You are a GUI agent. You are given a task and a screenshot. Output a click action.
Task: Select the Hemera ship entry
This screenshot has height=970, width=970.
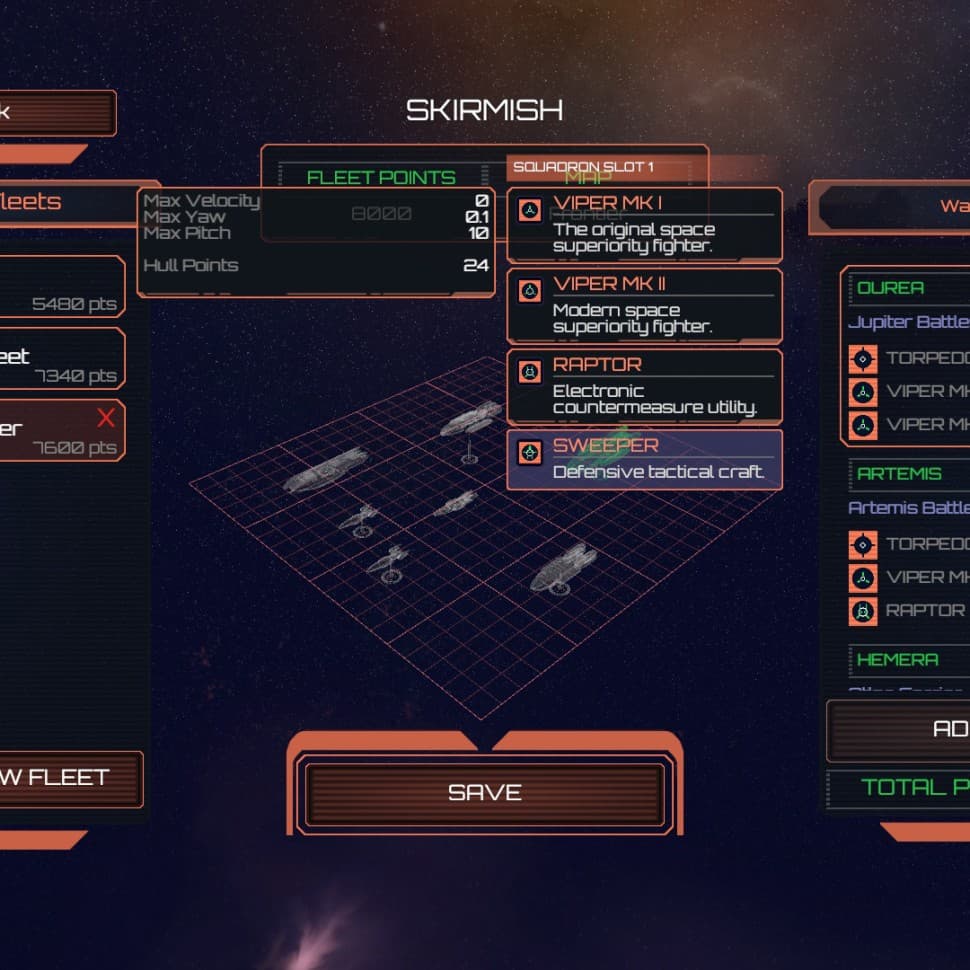pos(905,660)
